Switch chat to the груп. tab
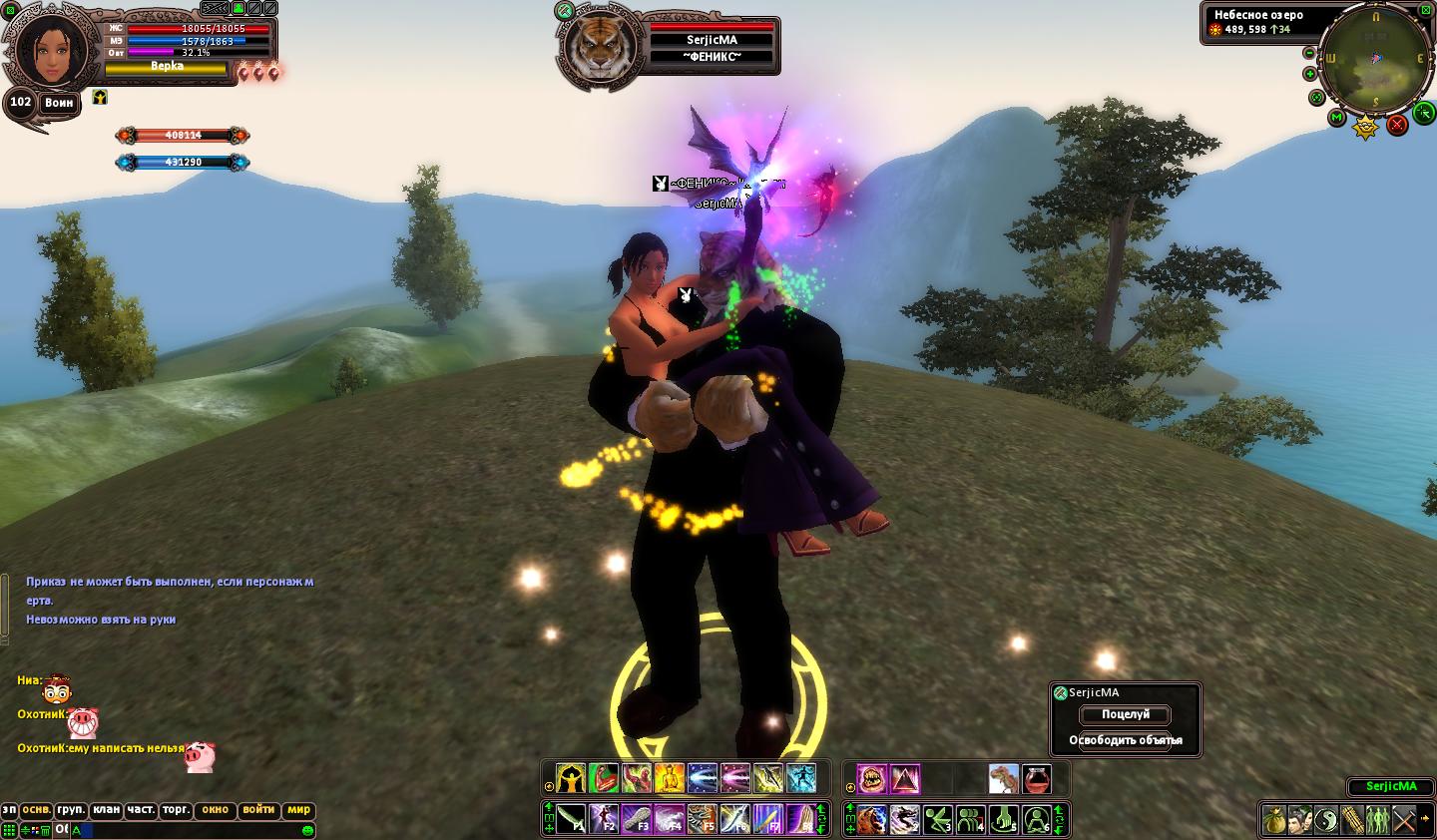The height and width of the screenshot is (840, 1437). click(x=71, y=810)
